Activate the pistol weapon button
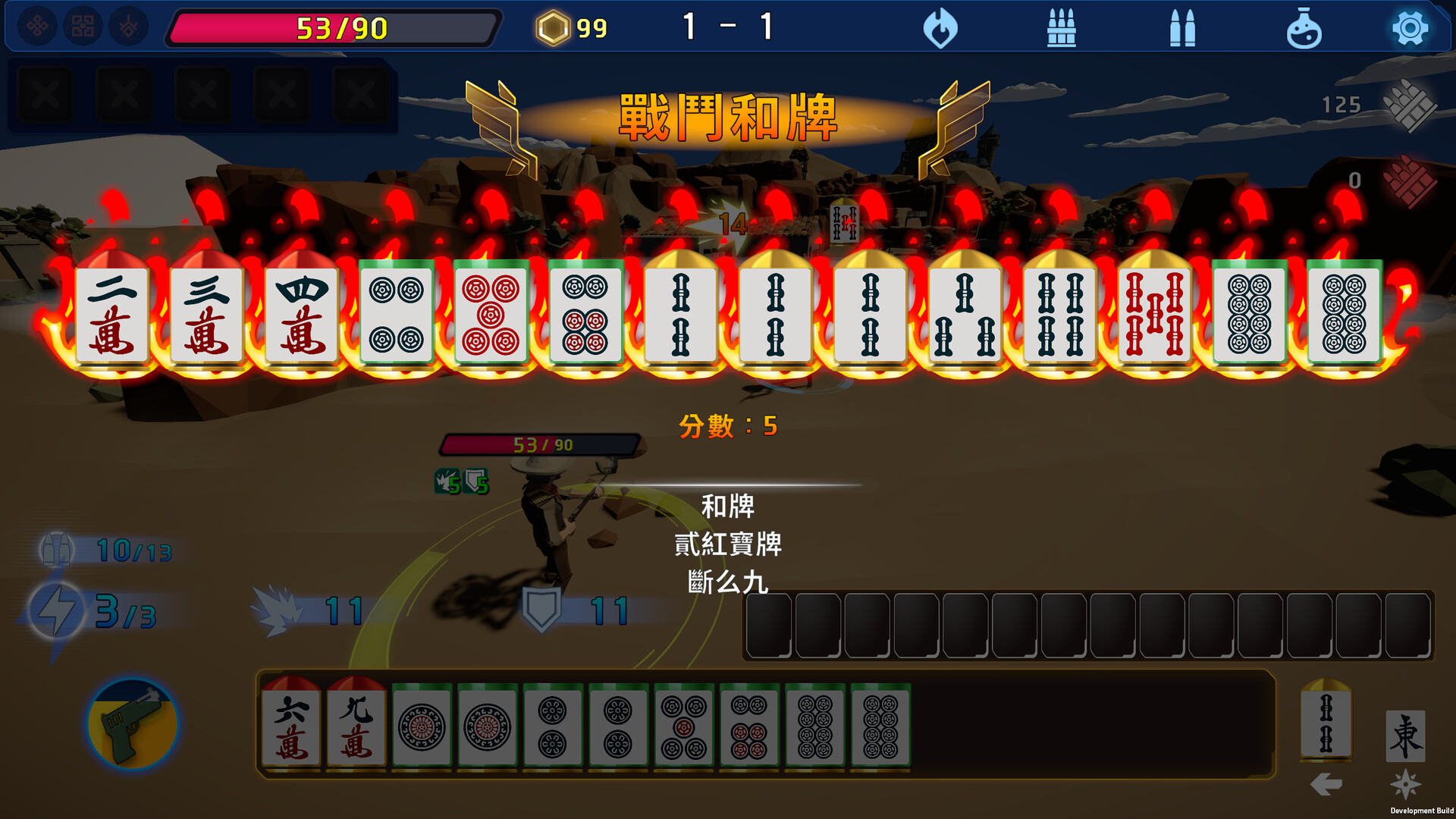Image resolution: width=1456 pixels, height=819 pixels. pyautogui.click(x=133, y=724)
